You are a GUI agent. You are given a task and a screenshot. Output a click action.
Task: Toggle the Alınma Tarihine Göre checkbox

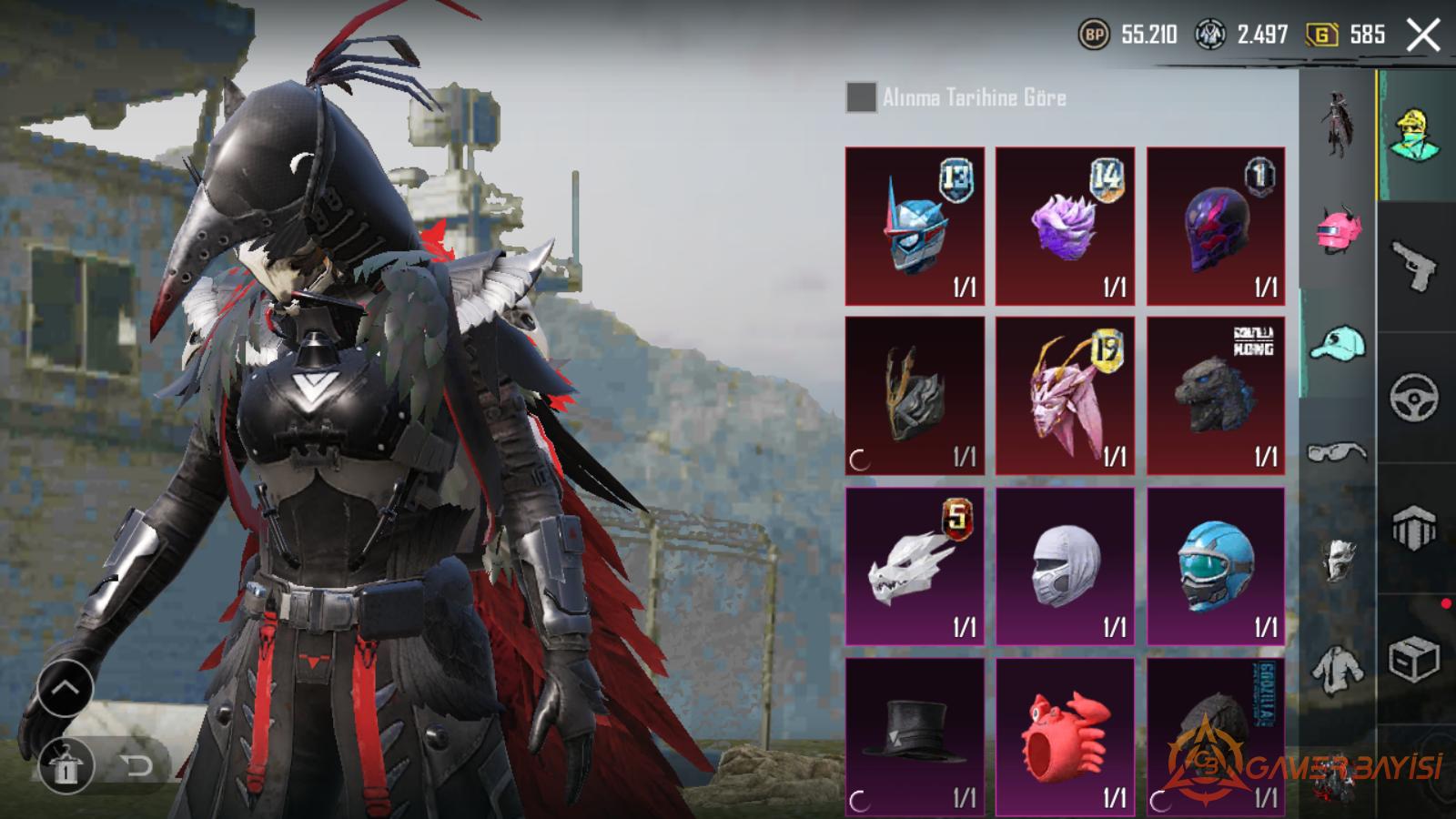[861, 97]
